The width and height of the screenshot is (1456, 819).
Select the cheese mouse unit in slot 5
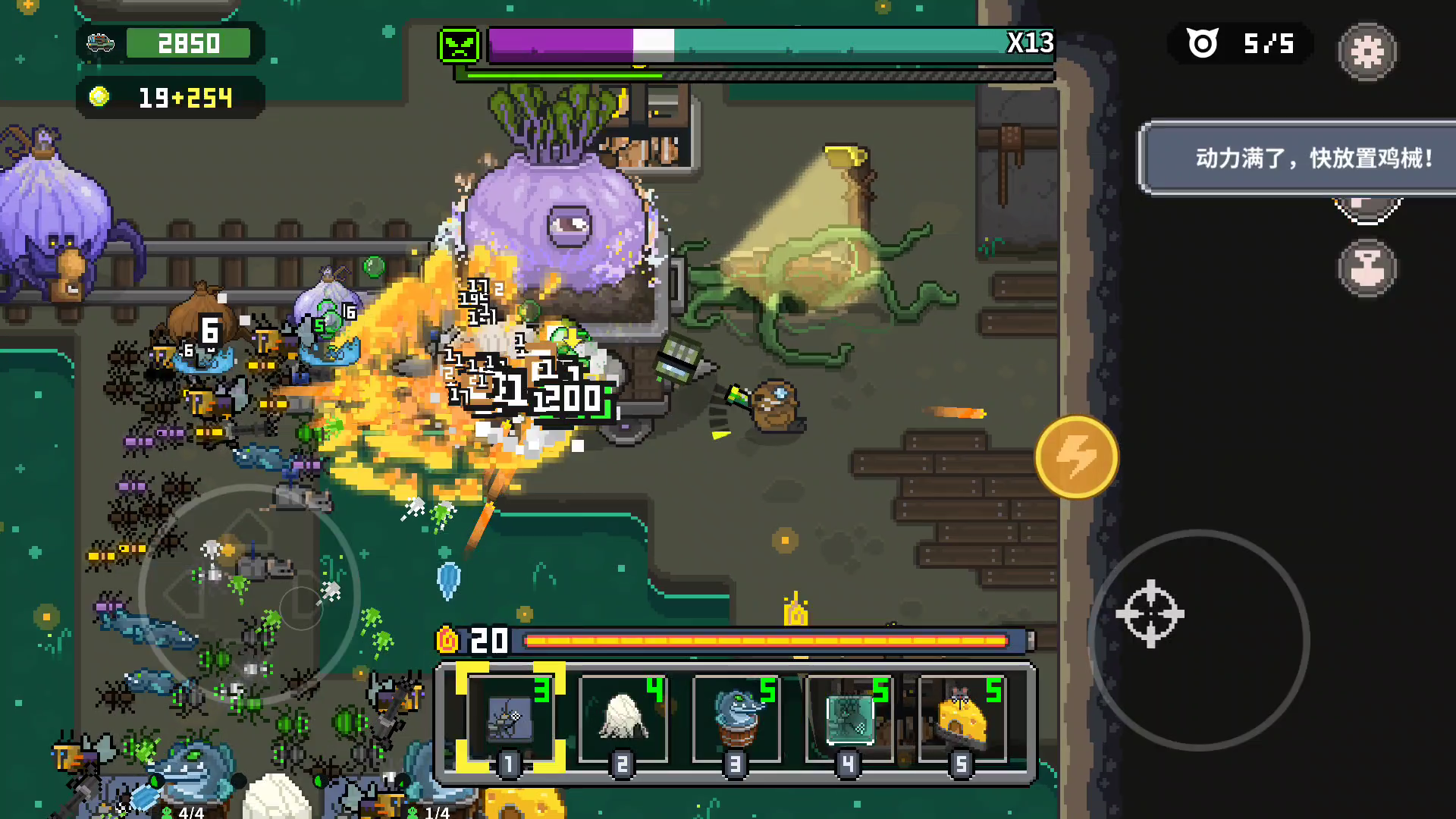click(962, 719)
